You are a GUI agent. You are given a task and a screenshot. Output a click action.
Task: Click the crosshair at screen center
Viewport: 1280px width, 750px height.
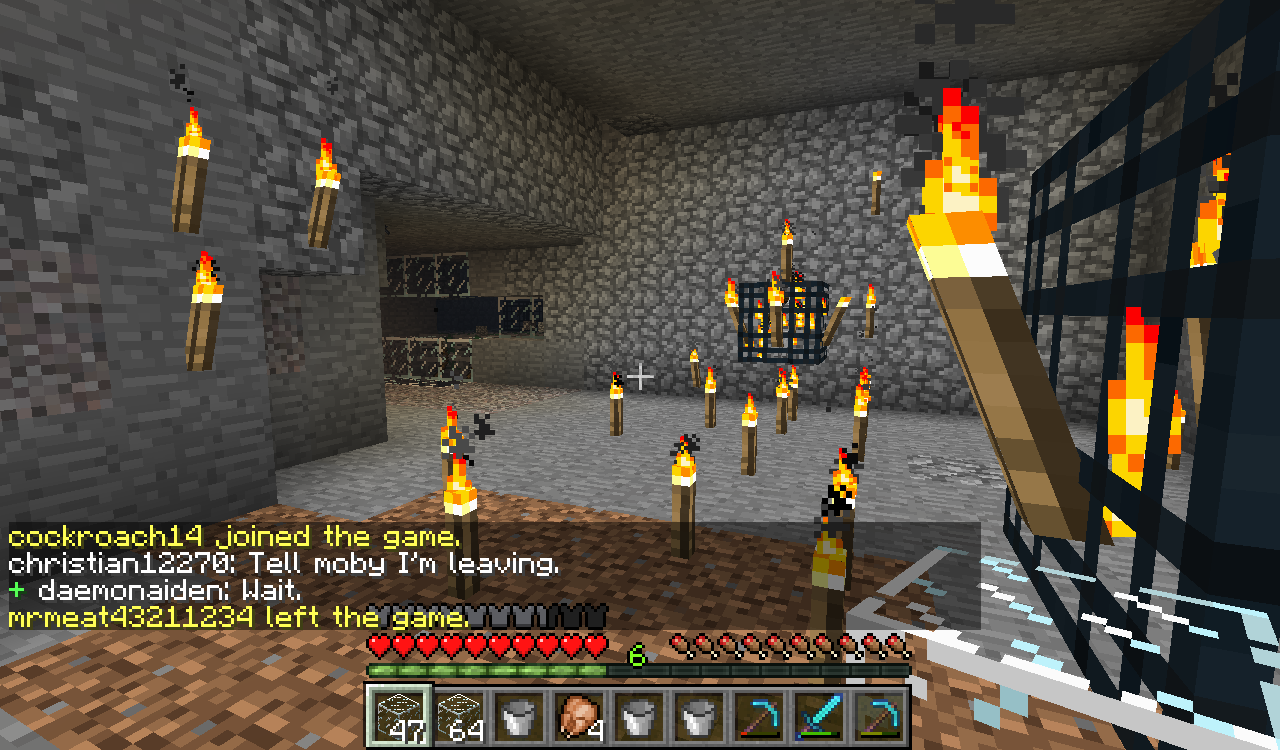coord(640,378)
